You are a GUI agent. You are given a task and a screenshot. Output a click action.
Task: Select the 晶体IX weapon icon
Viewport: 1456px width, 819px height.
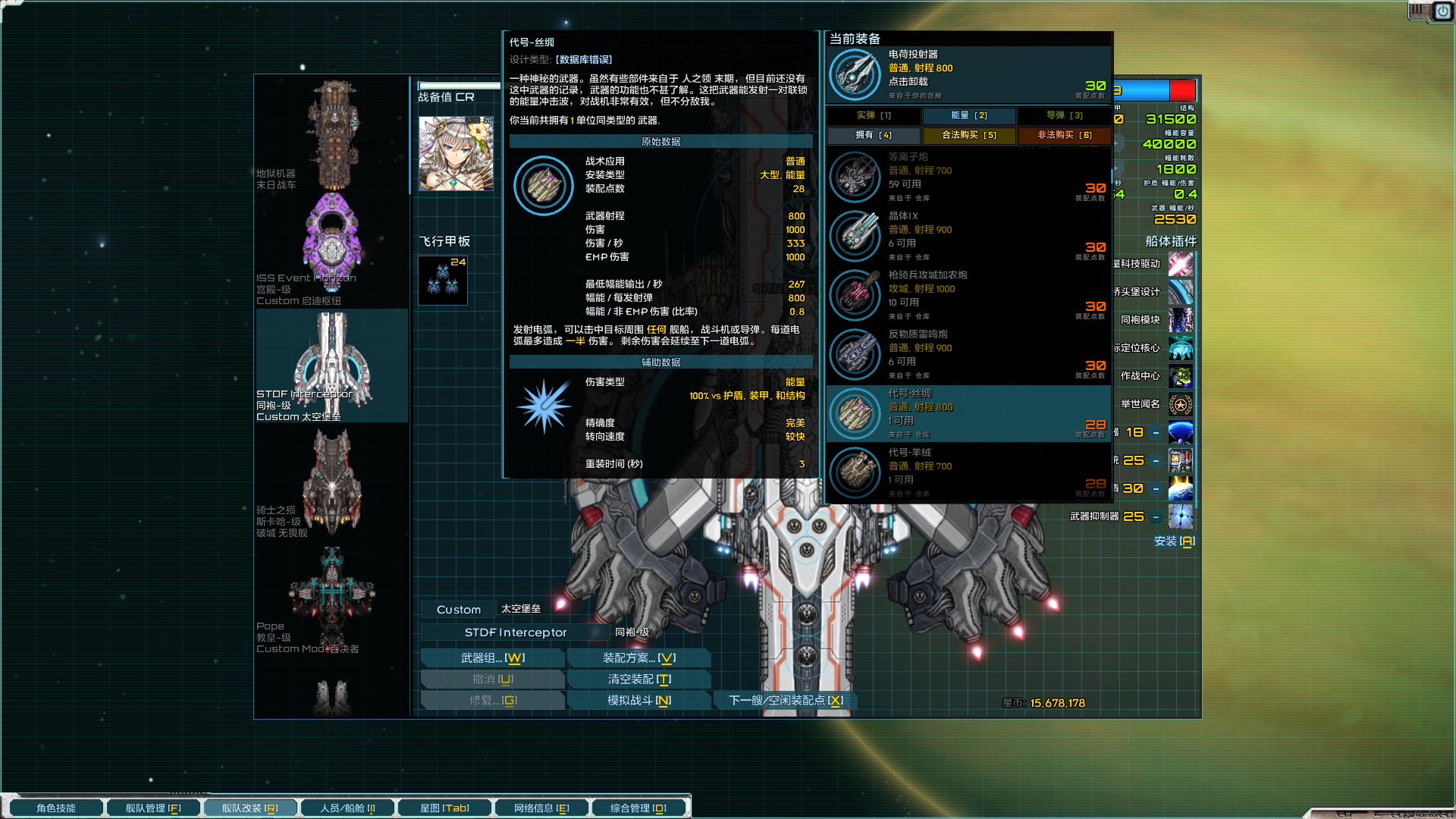[855, 236]
